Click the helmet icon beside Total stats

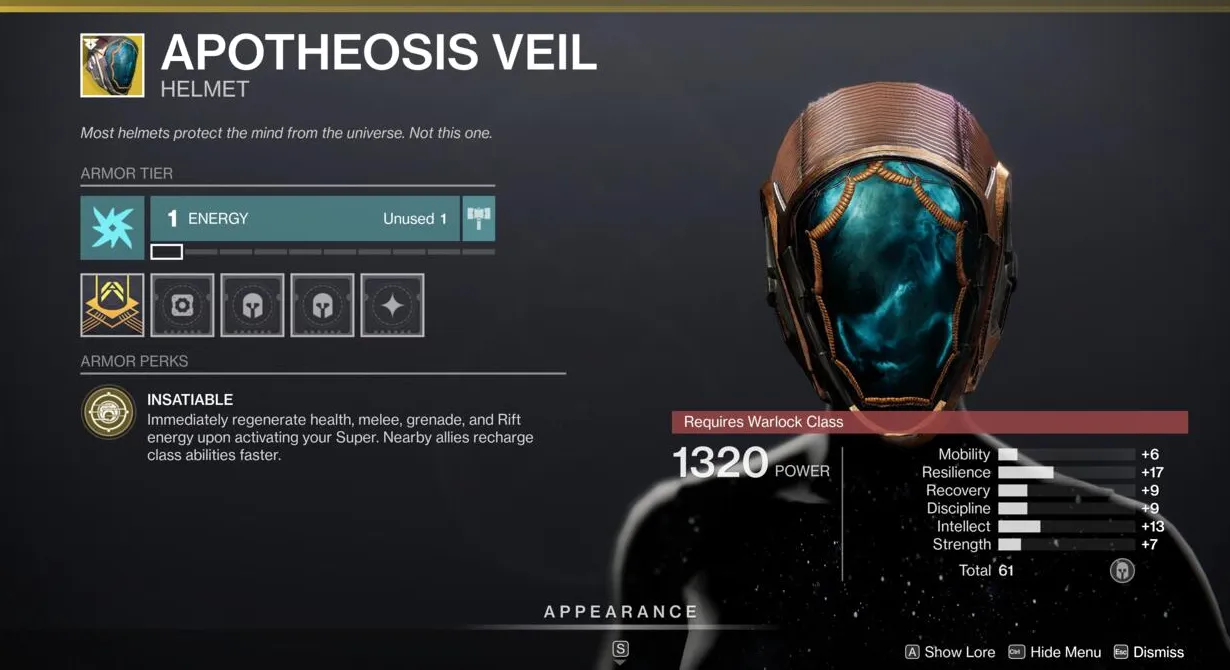[1122, 570]
